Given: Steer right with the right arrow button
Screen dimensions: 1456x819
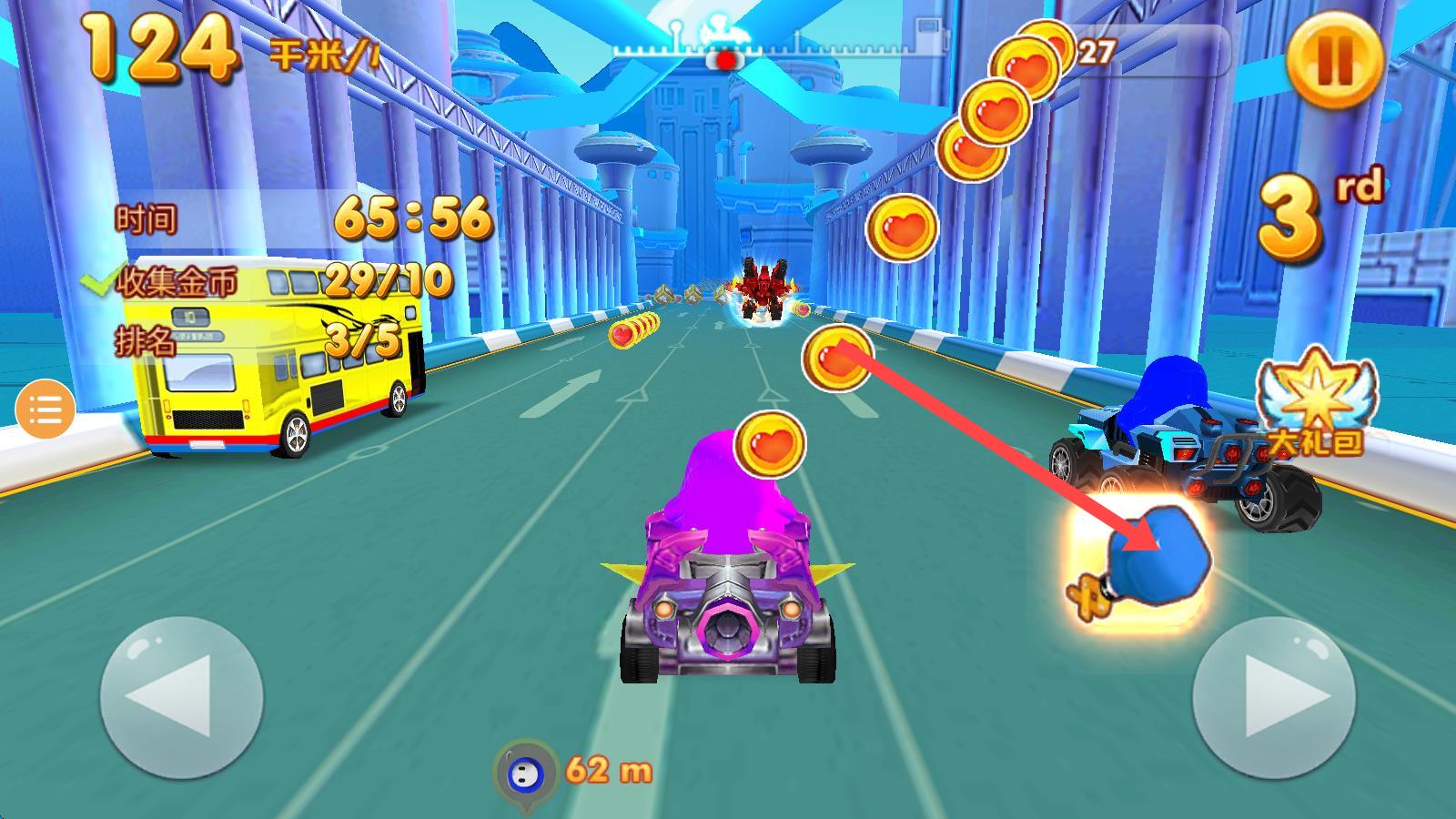Looking at the screenshot, I should [1273, 697].
